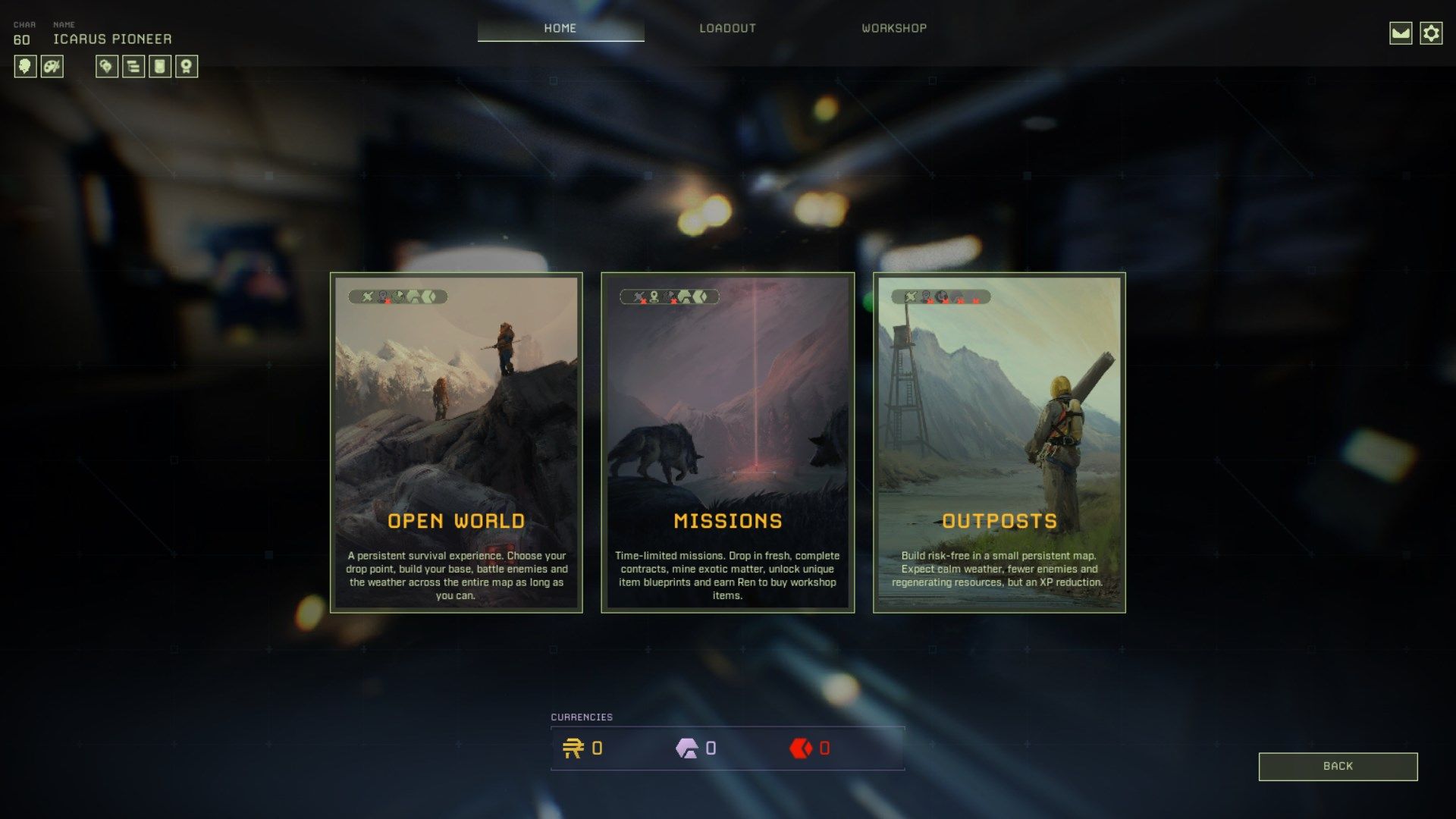
Task: Go to the Home tab
Action: 560,28
